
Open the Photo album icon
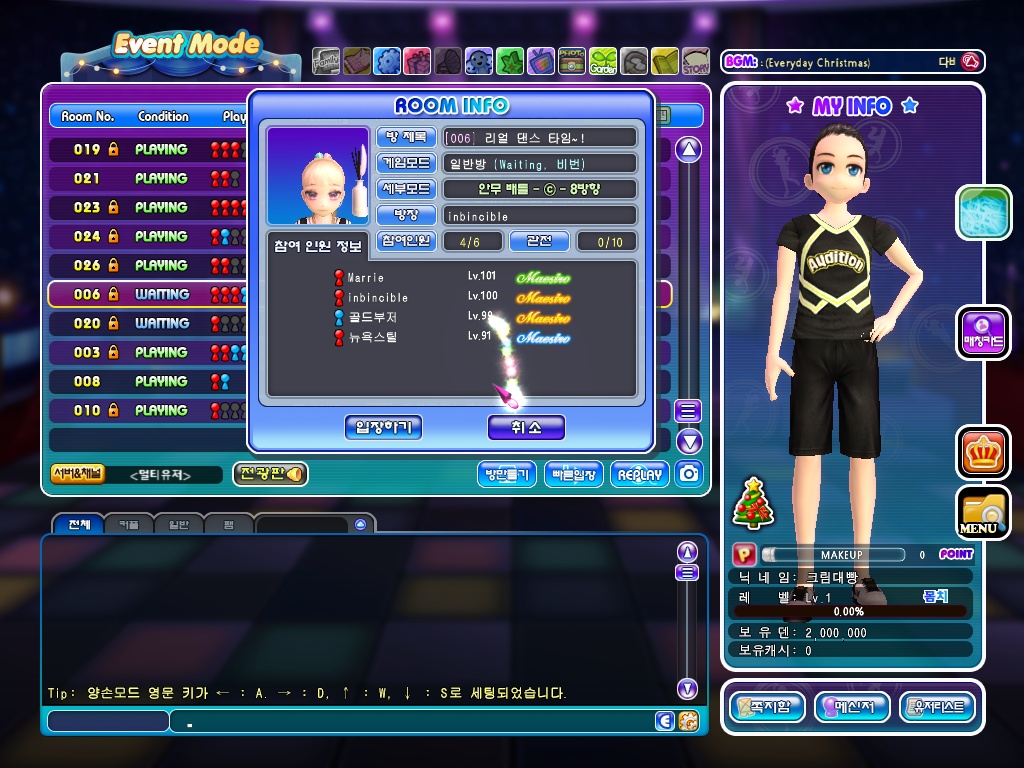(572, 62)
